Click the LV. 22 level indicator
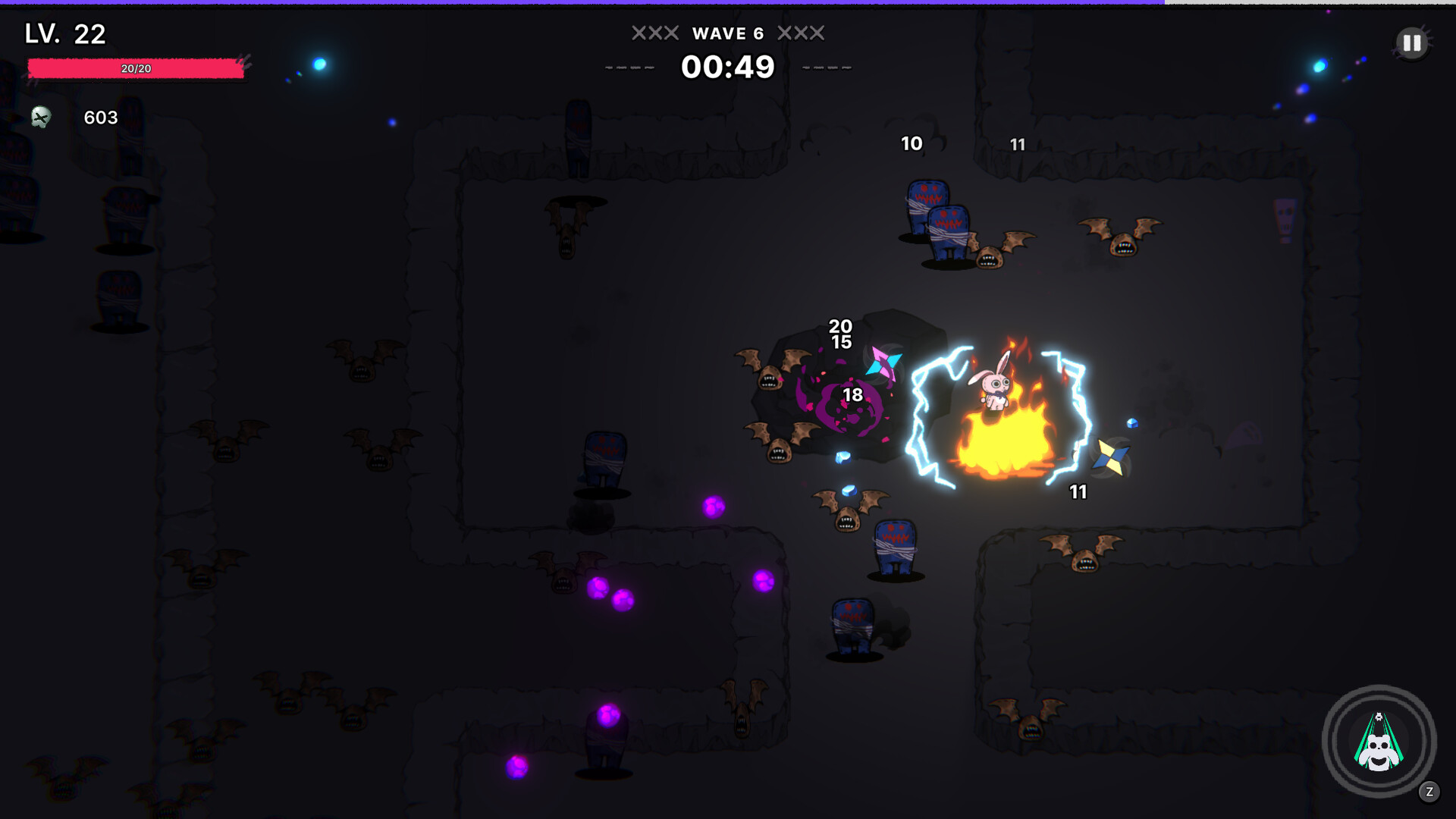This screenshot has width=1456, height=819. click(x=63, y=33)
